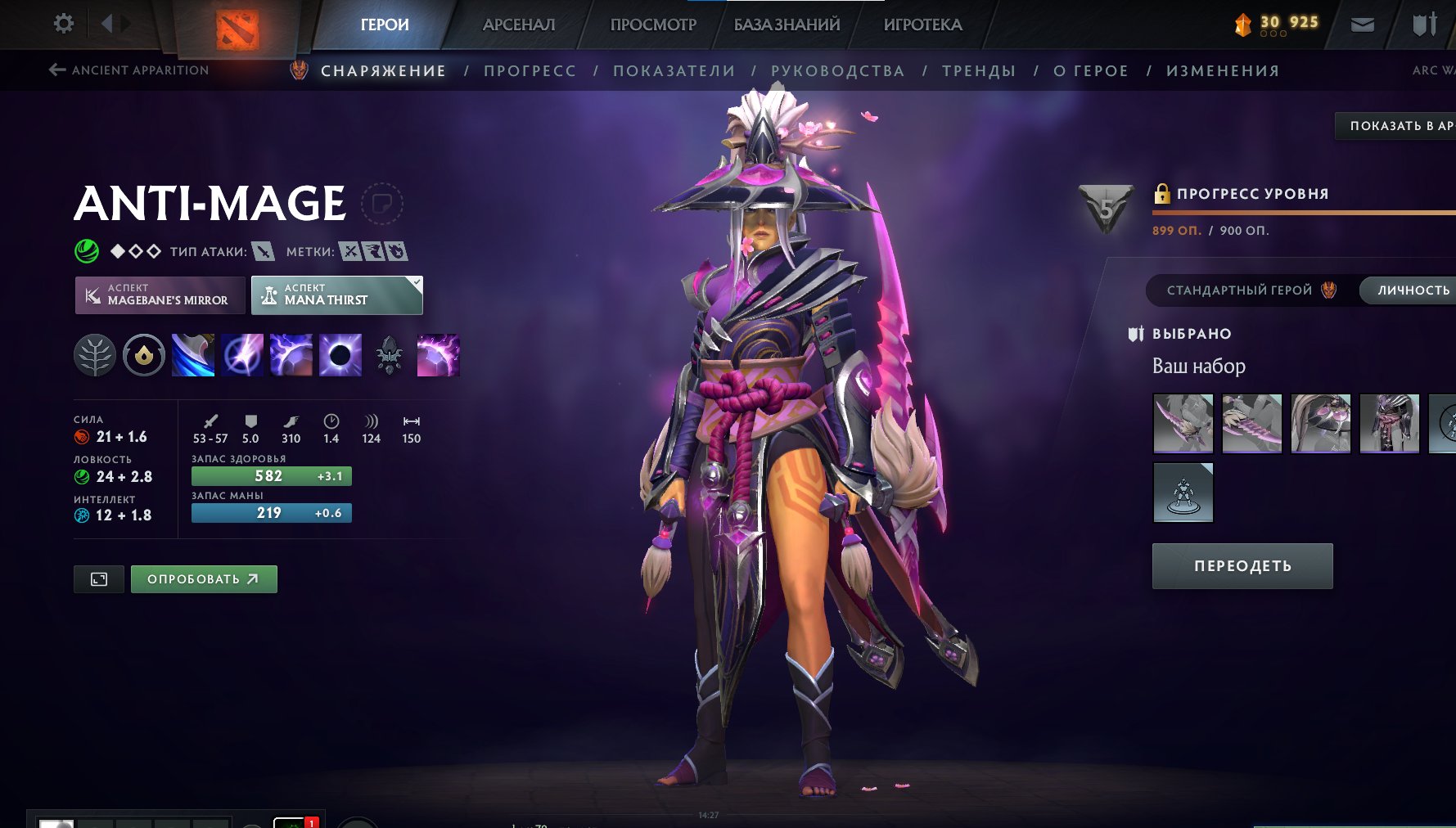The width and height of the screenshot is (1456, 828).
Task: Select the Mana Break ability icon
Action: point(193,355)
